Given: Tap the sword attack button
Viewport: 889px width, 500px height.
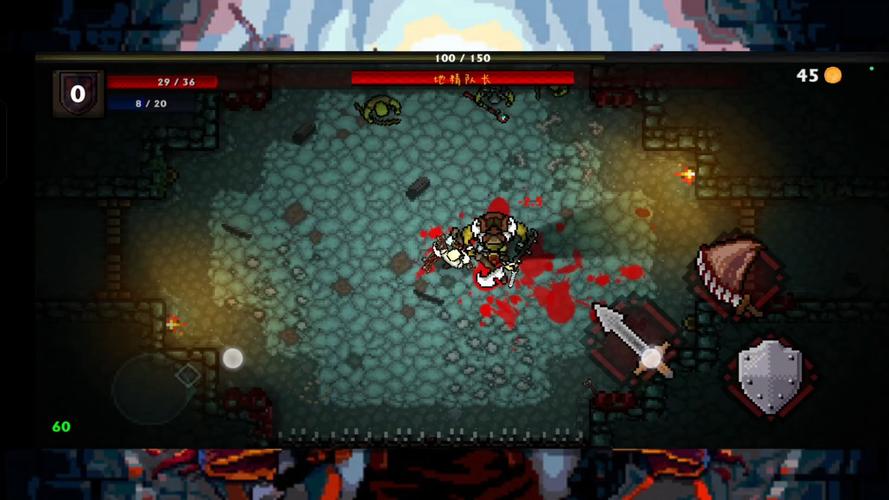Looking at the screenshot, I should [x=632, y=340].
